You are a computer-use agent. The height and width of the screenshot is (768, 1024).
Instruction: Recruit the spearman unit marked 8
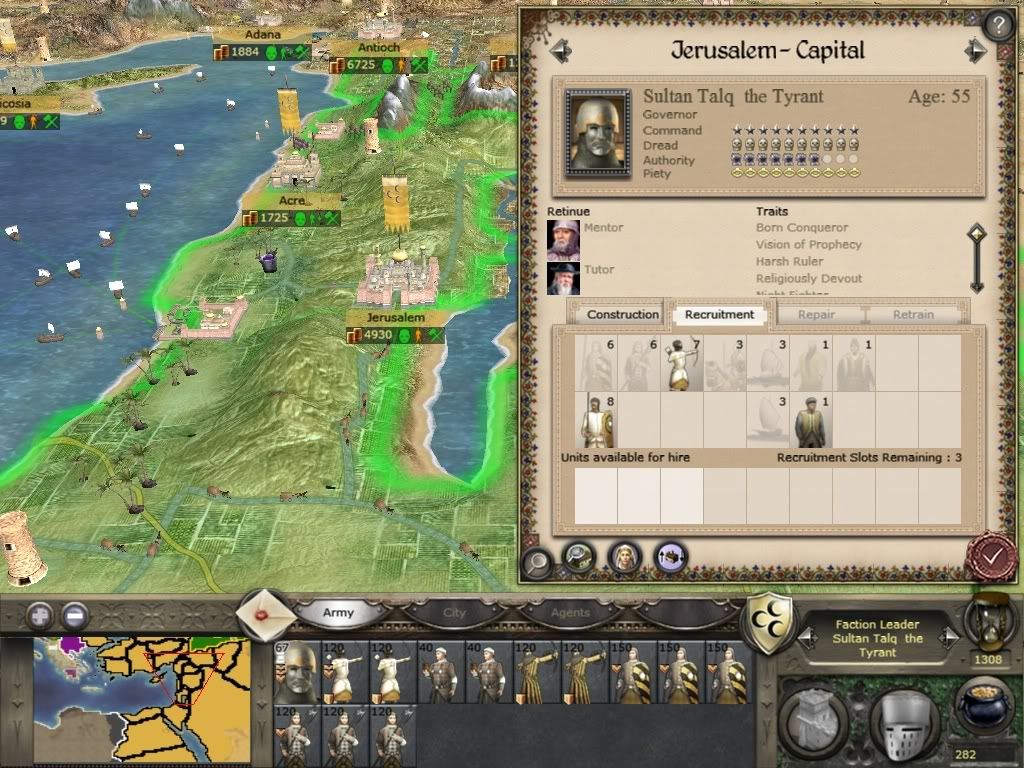(596, 420)
